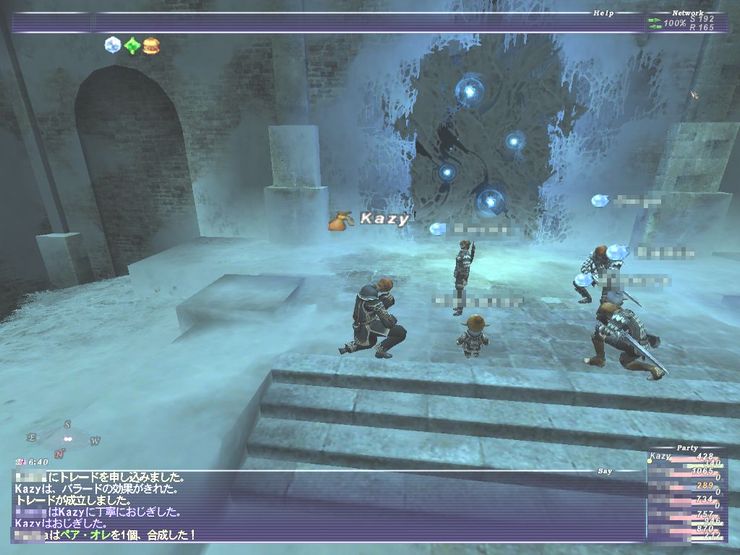
Task: Select the green star status effect icon
Action: point(132,45)
